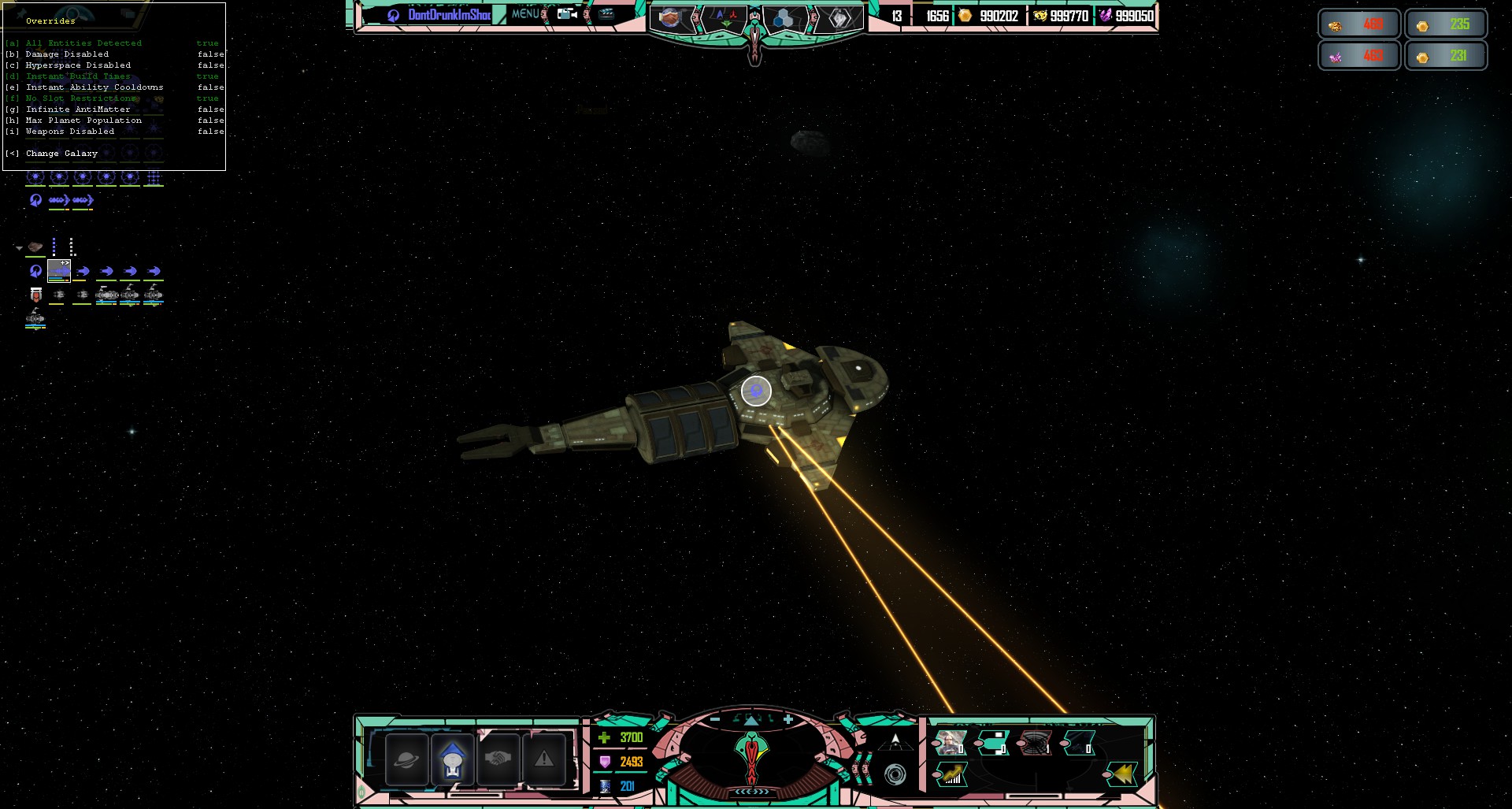Open the blue hexagon research screen

click(x=783, y=19)
